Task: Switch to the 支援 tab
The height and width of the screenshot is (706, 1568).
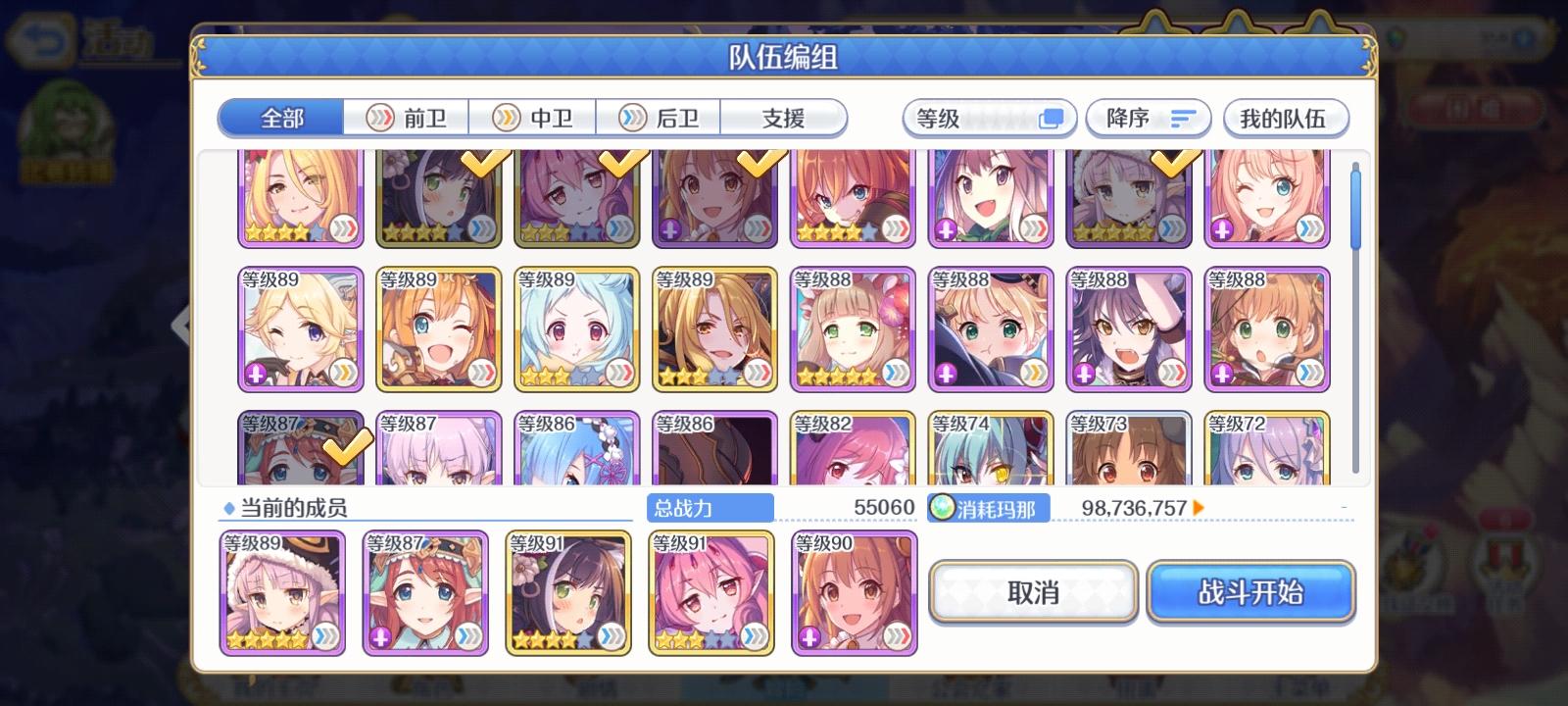Action: tap(784, 118)
